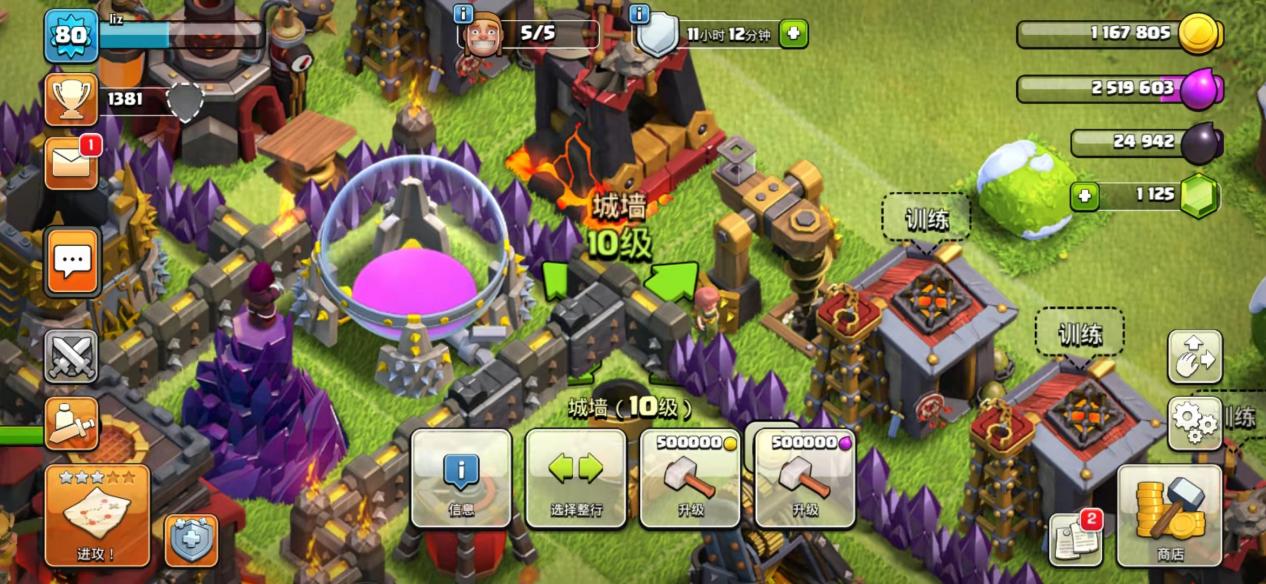Show shield info icon
Screen dimensions: 1266x584
(640, 14)
